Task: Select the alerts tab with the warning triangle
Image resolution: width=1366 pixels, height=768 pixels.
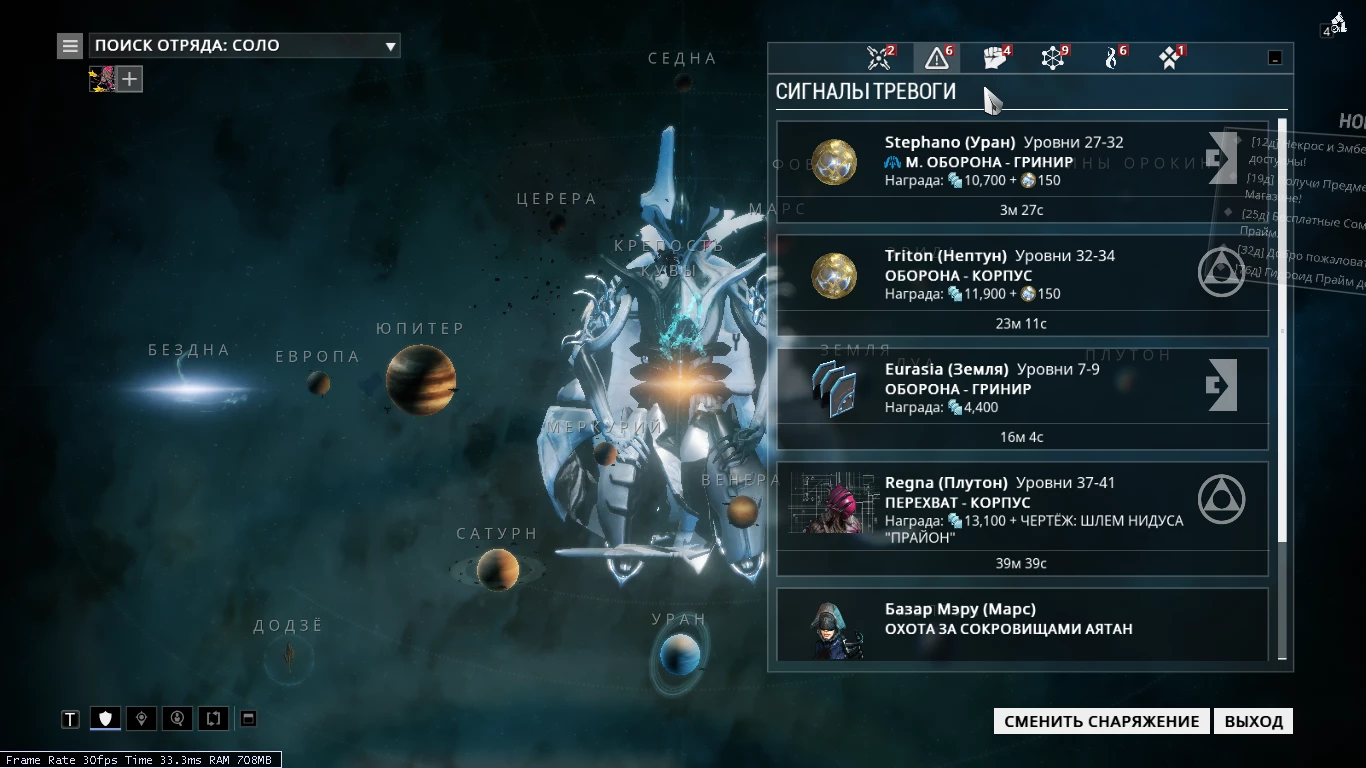Action: click(937, 58)
